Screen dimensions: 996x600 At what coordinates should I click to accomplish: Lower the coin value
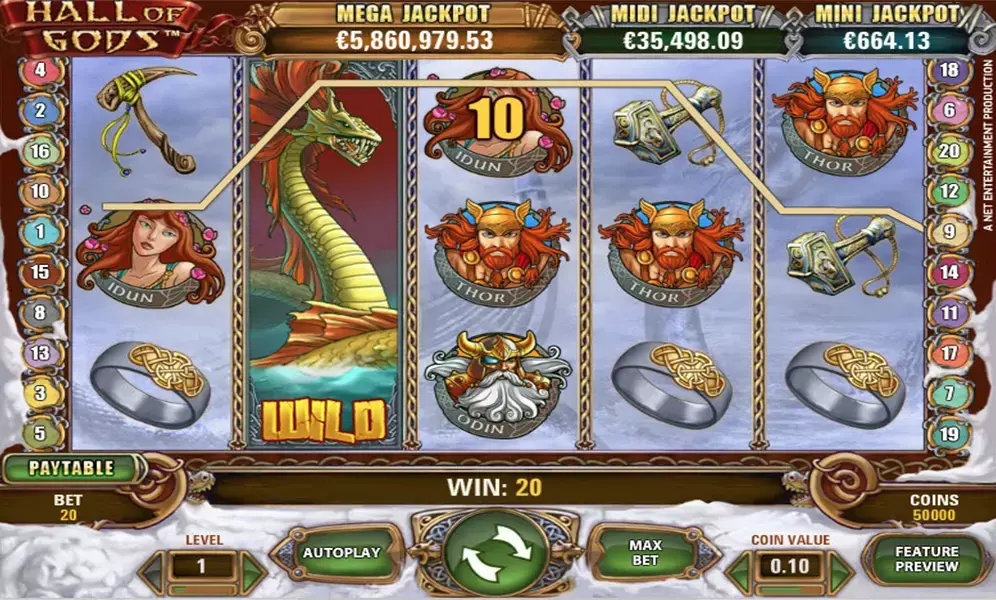point(740,573)
